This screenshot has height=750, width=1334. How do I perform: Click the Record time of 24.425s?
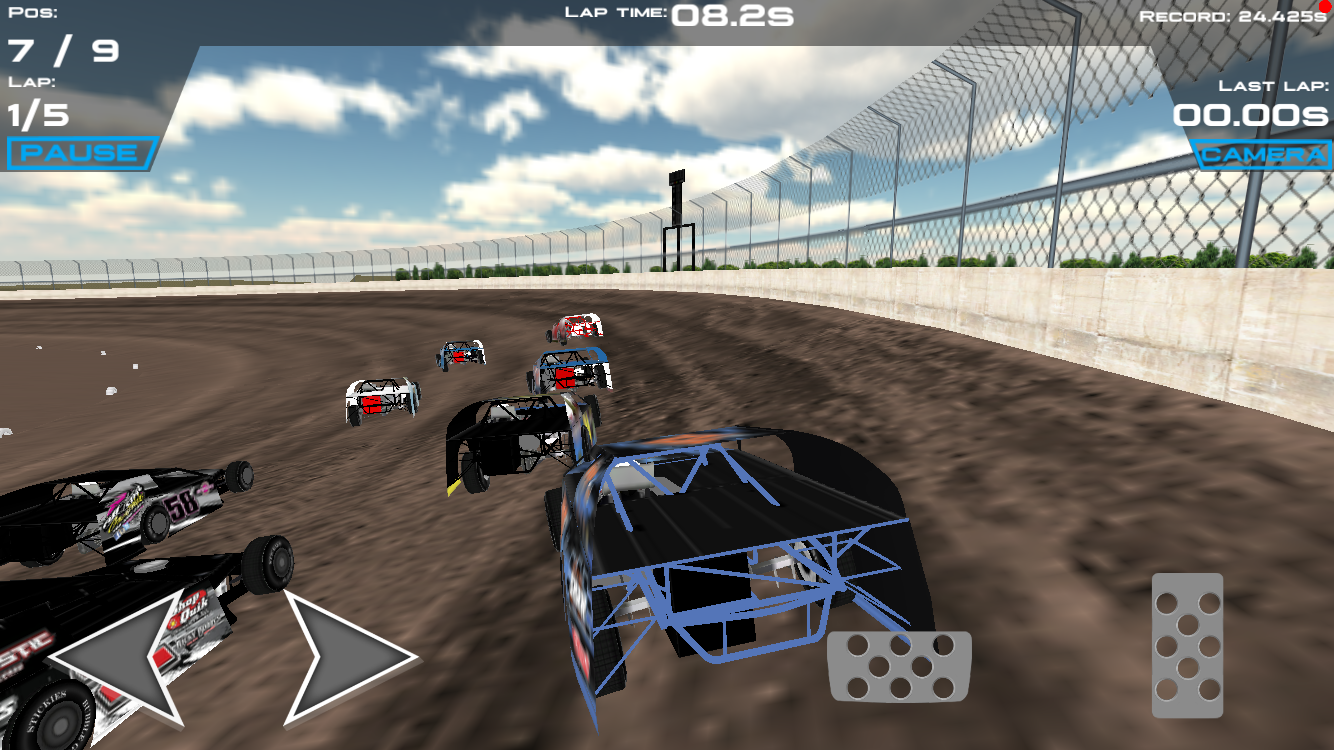(x=1282, y=14)
